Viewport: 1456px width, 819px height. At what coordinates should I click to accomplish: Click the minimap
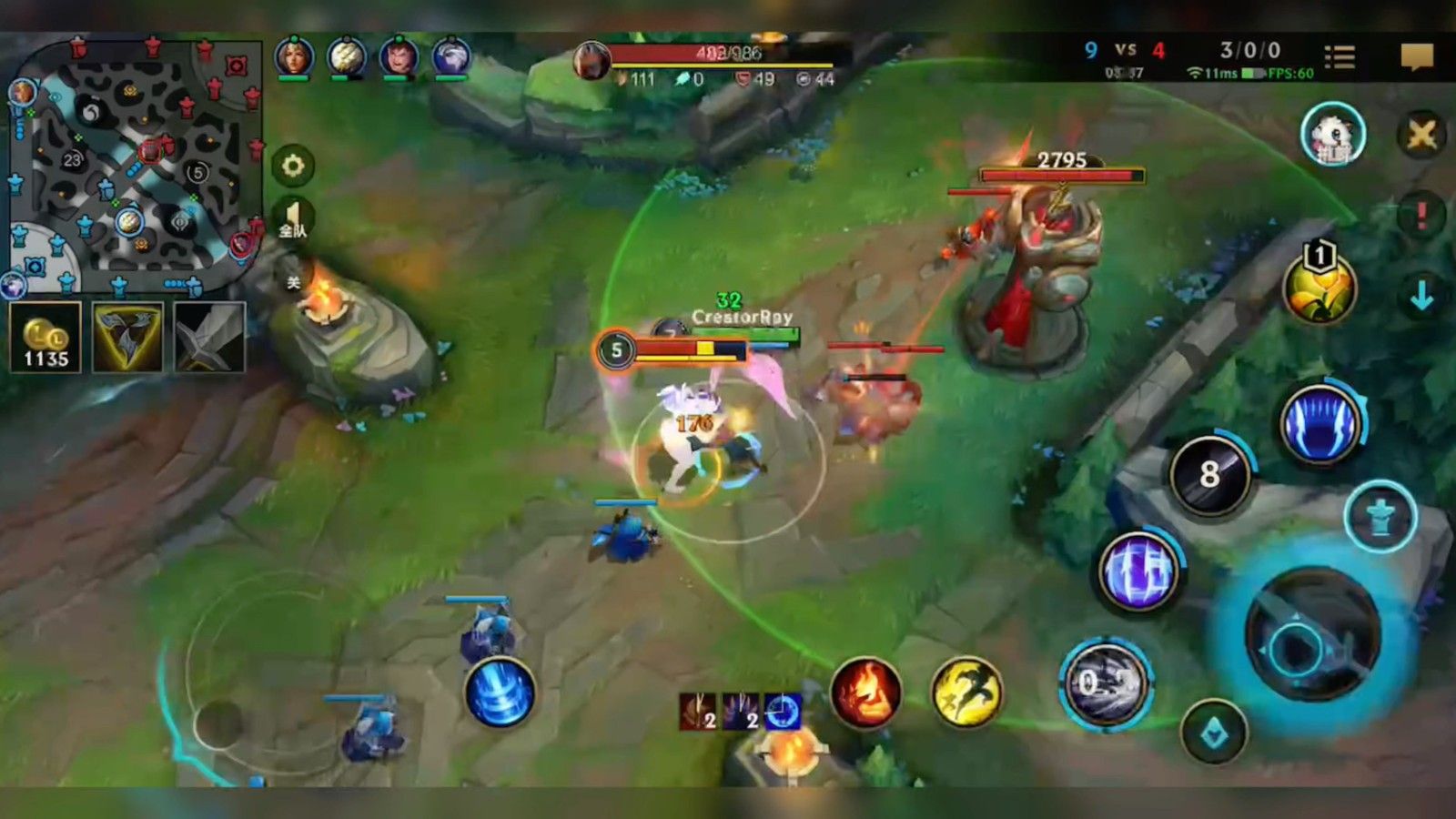point(132,164)
